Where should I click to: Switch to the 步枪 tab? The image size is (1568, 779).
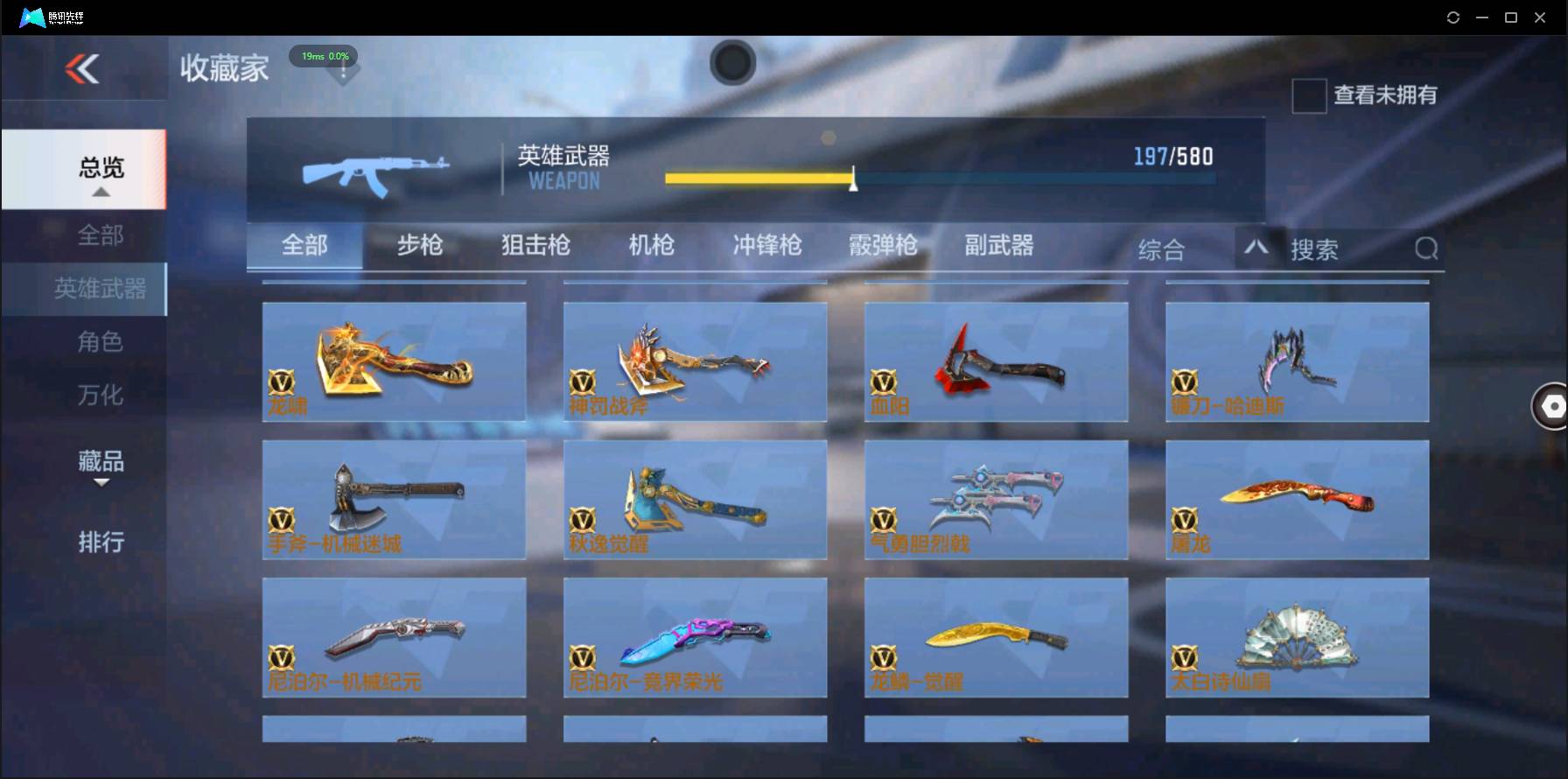(x=419, y=246)
